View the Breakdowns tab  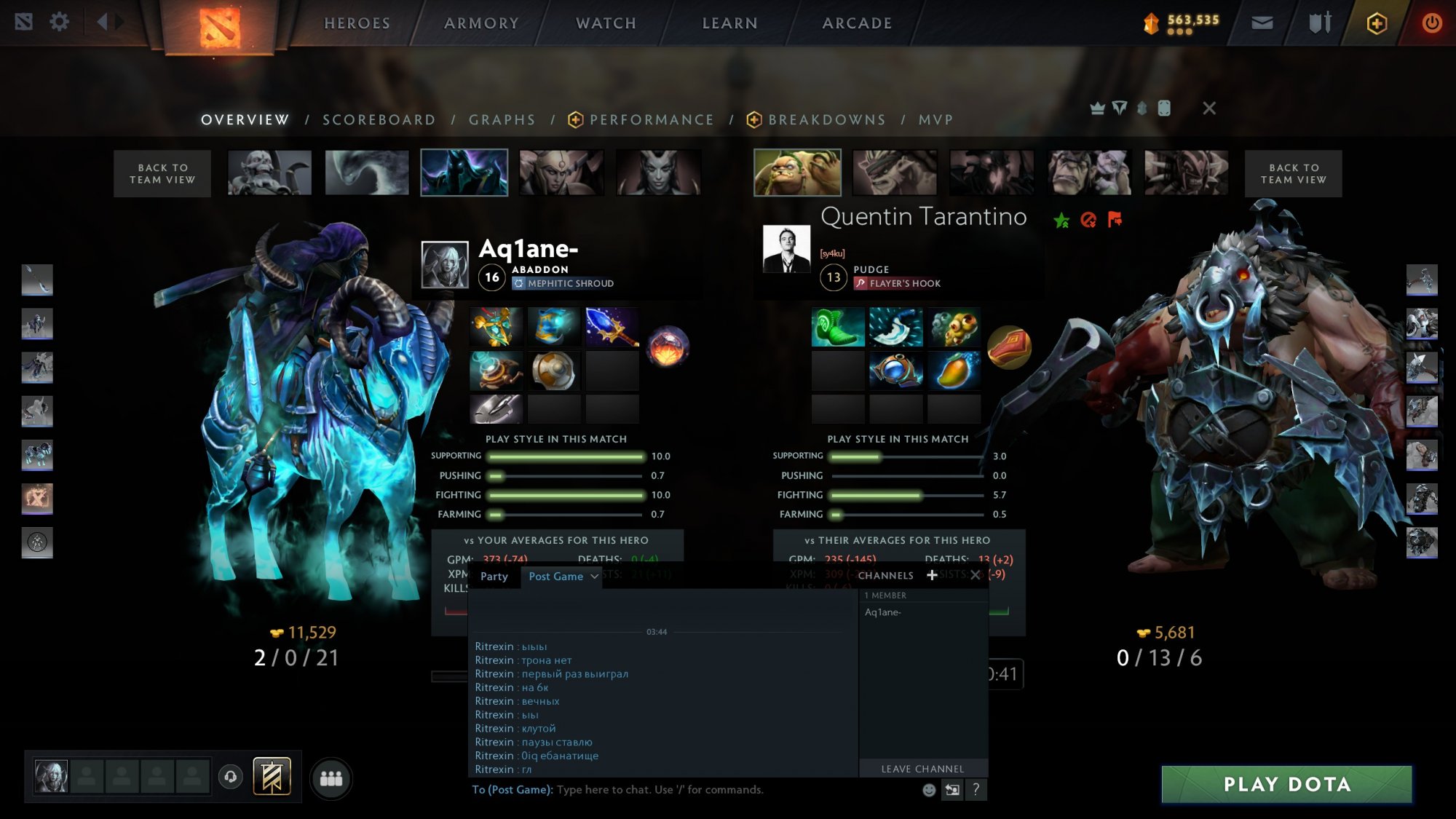pos(826,120)
